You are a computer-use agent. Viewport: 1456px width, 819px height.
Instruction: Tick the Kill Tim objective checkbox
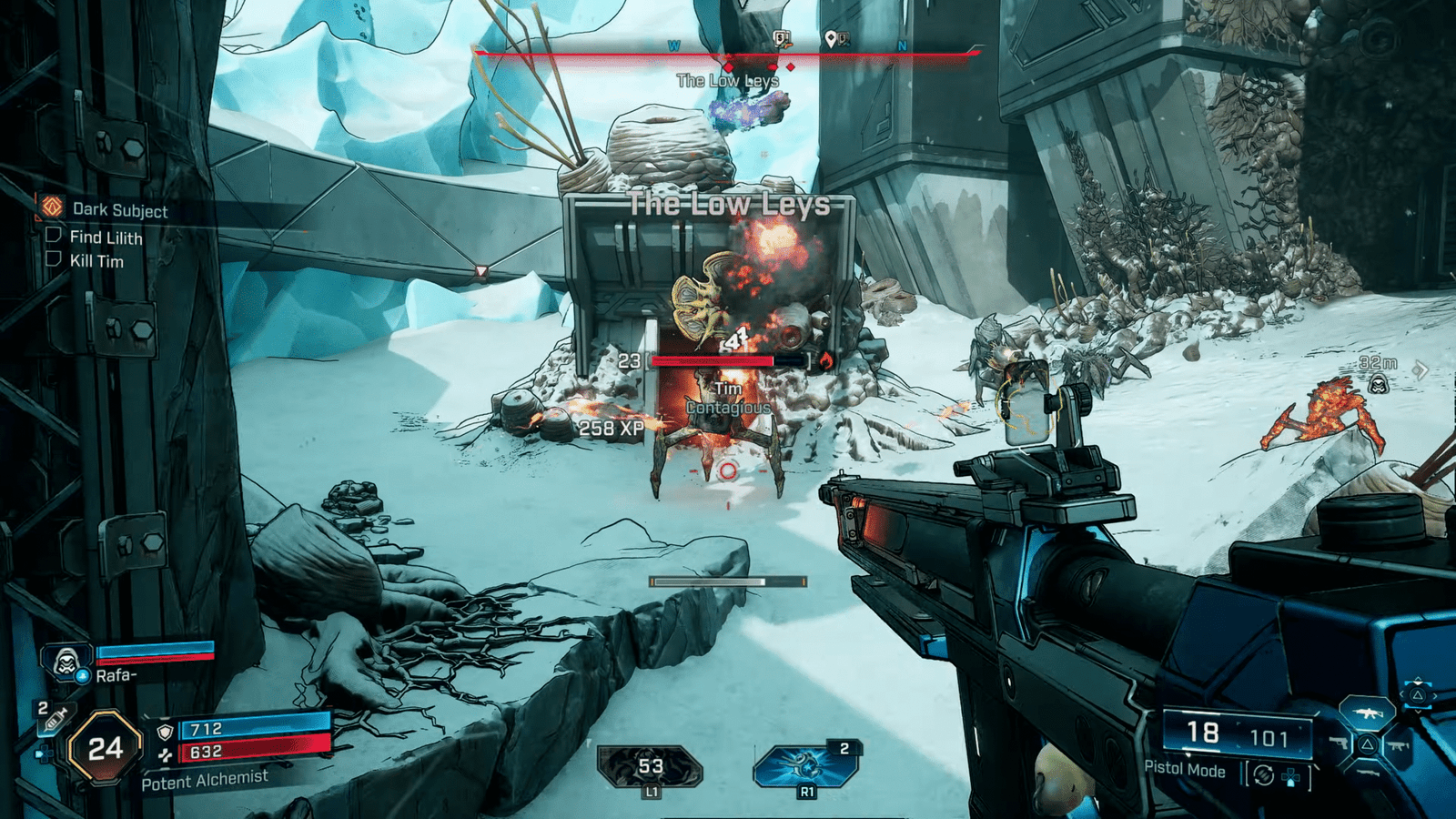coord(54,260)
